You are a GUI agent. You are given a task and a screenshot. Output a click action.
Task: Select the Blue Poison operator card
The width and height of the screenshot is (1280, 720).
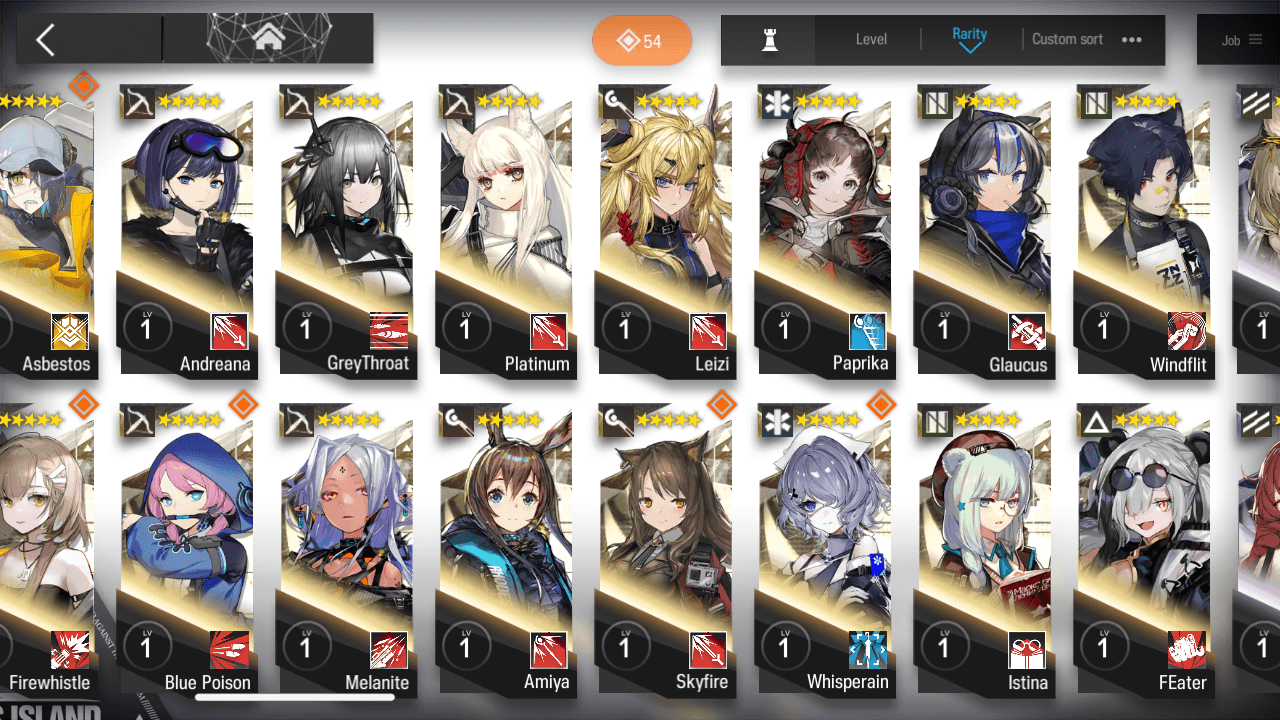[186, 550]
